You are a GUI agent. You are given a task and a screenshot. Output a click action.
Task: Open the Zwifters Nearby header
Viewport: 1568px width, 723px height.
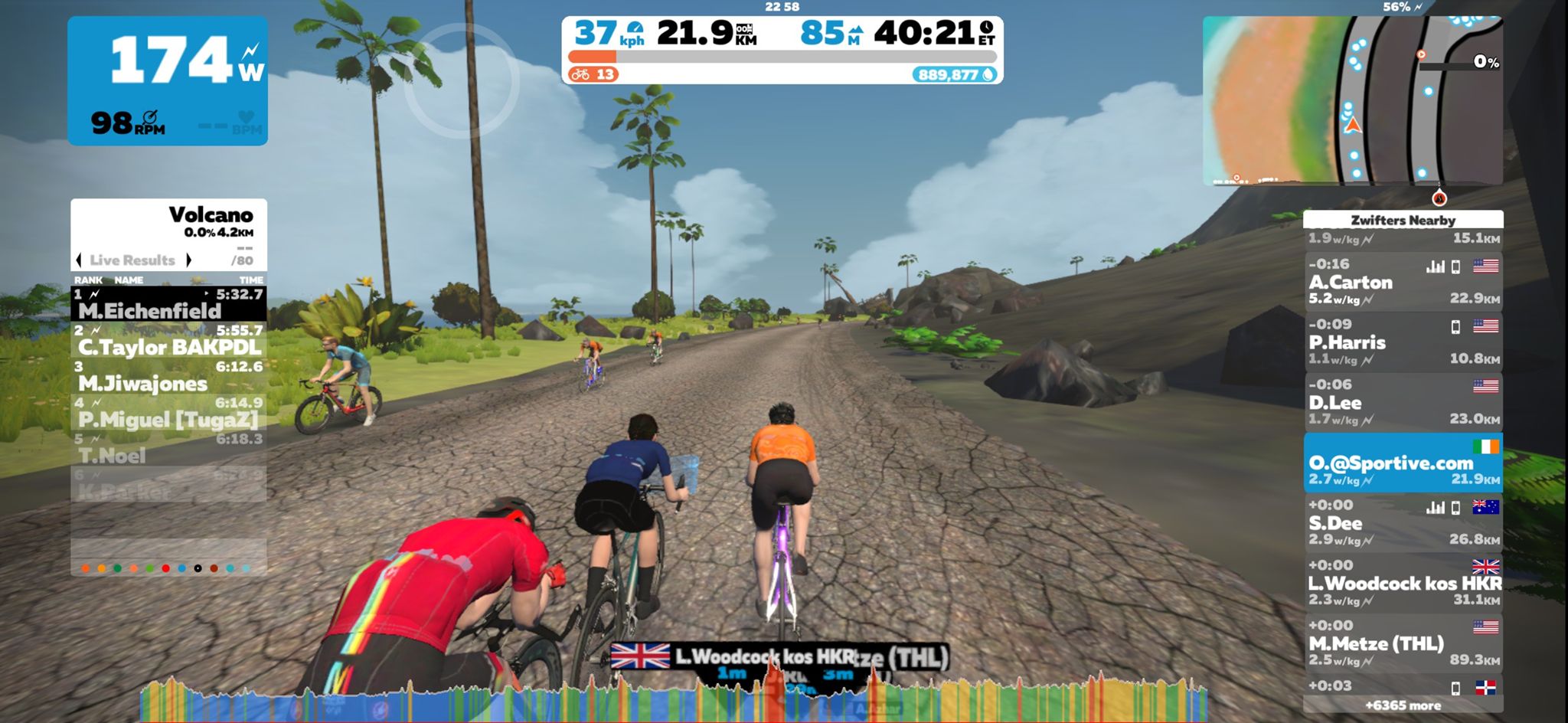(1403, 220)
